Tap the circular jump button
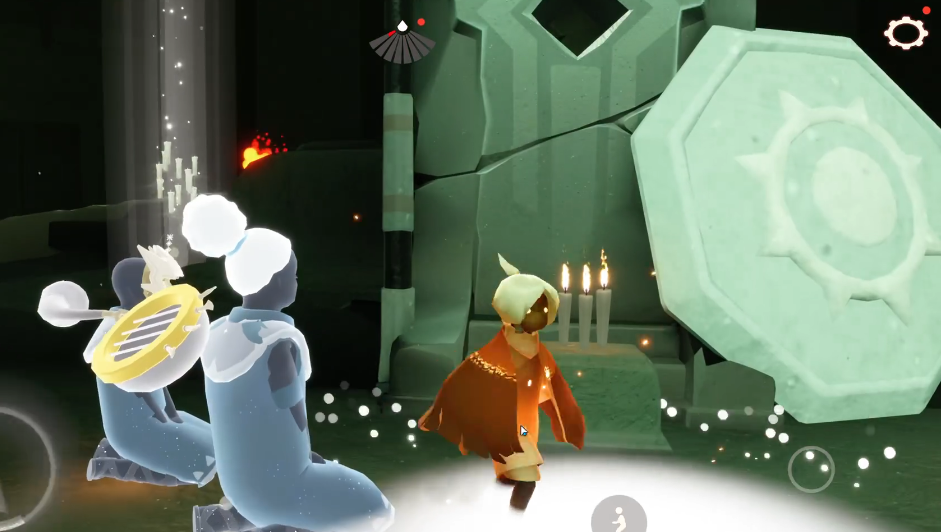The image size is (941, 532). tap(811, 469)
